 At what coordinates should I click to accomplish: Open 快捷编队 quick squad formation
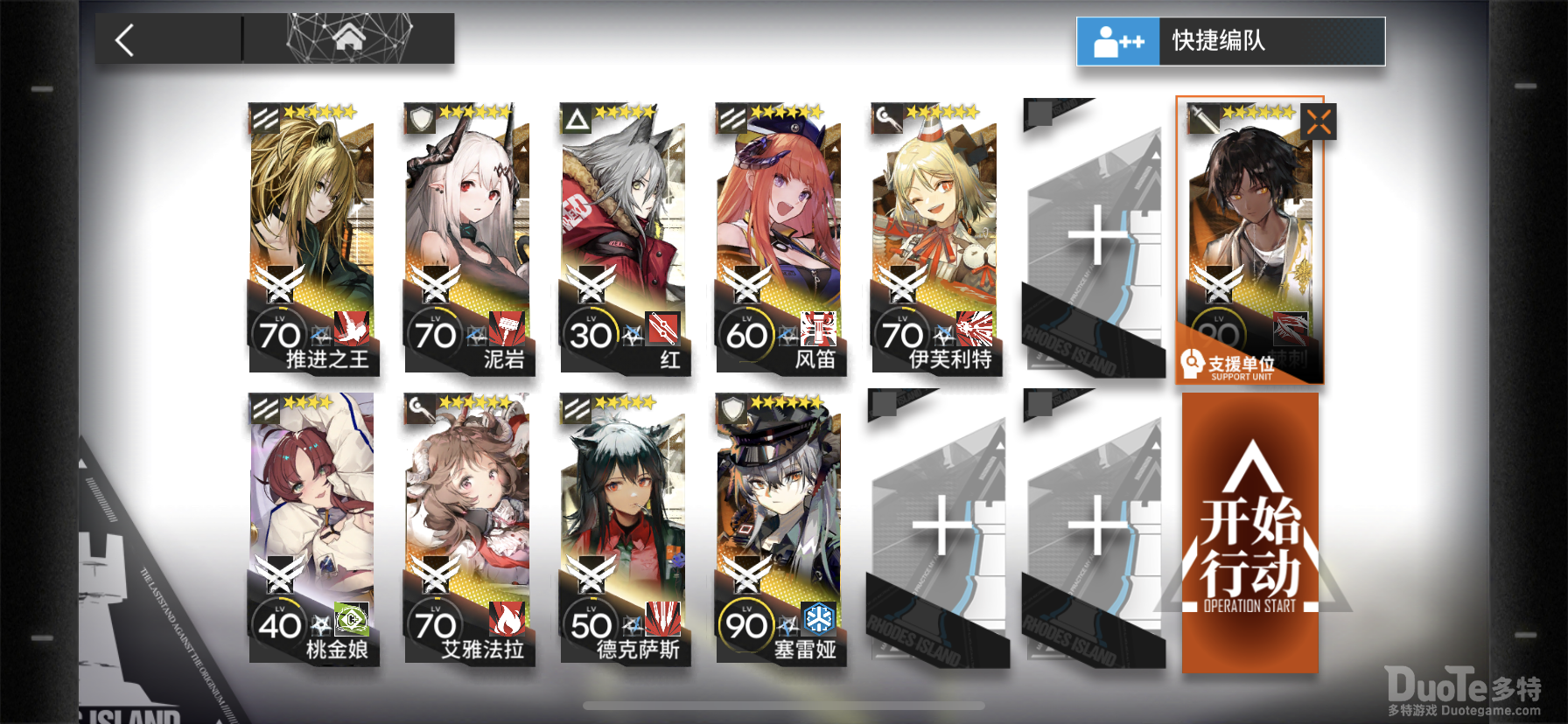coord(1230,41)
